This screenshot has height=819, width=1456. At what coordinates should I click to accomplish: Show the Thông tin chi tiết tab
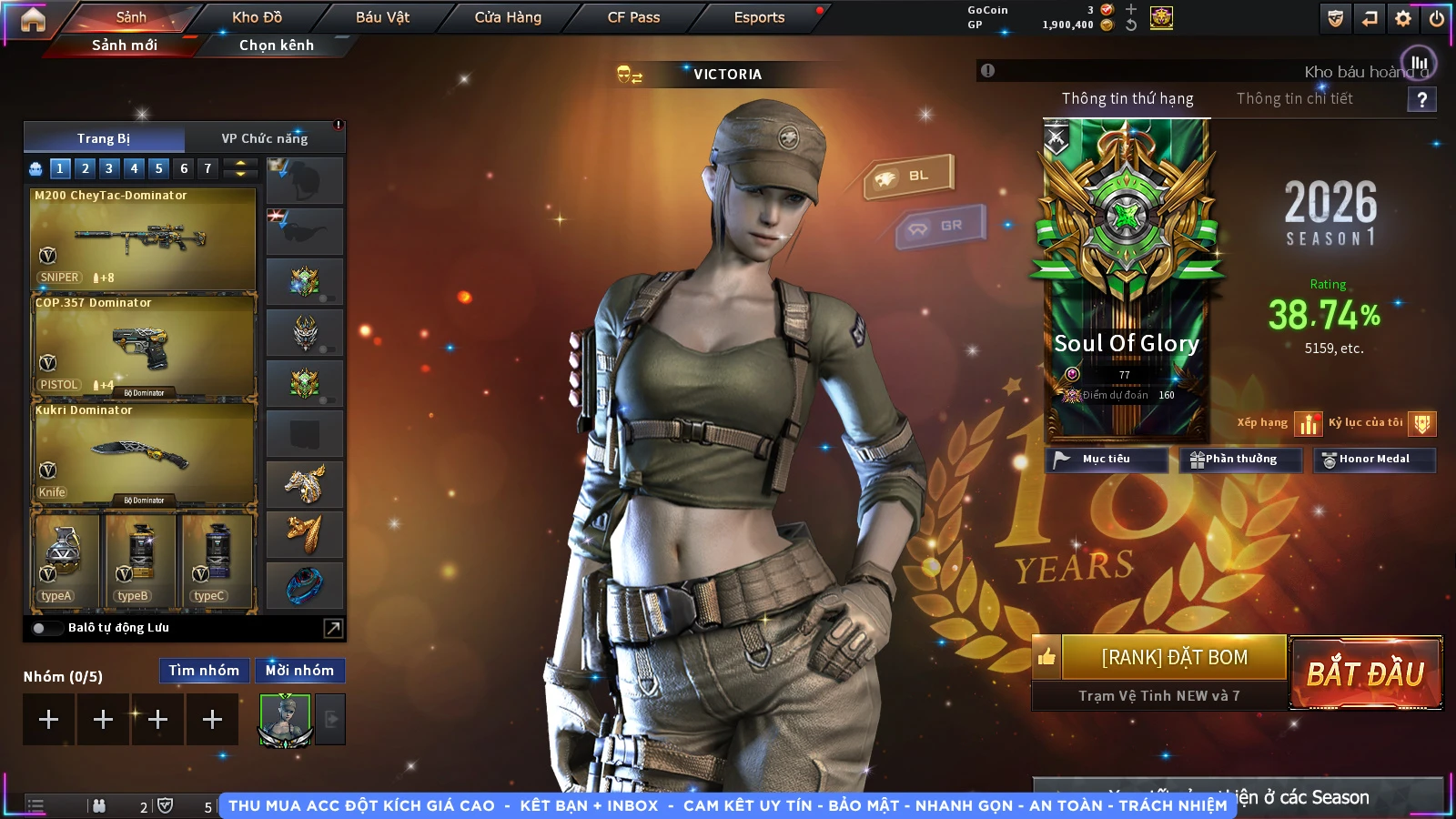(x=1294, y=98)
